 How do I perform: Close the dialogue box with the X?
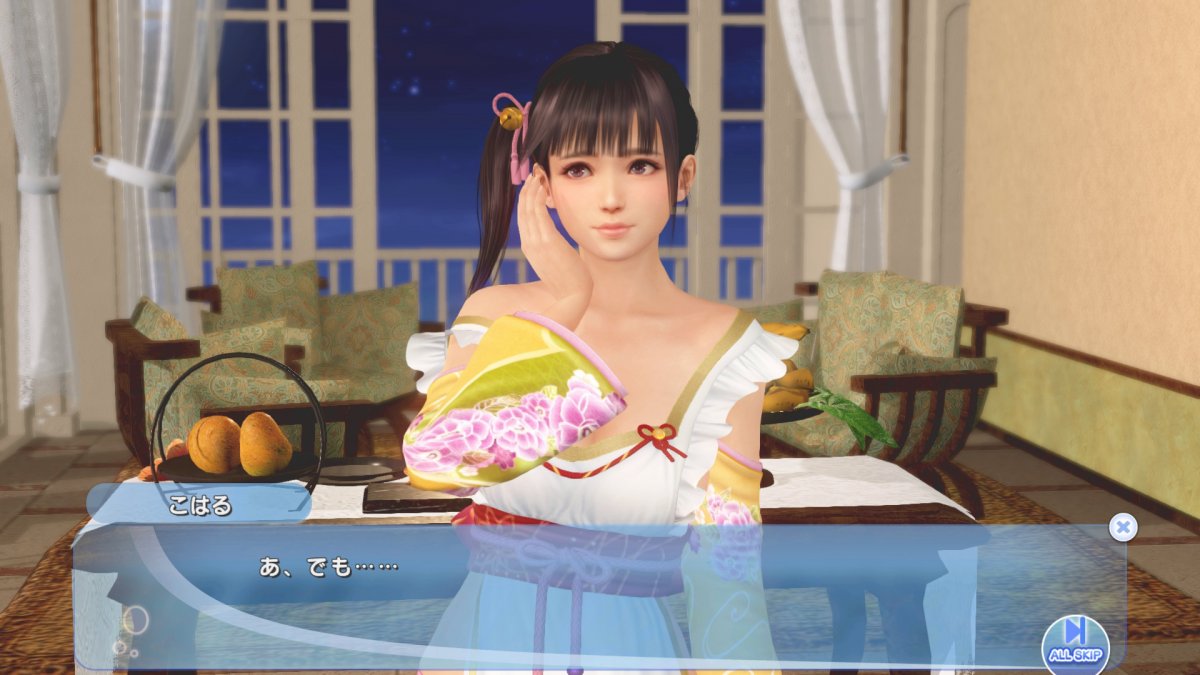[x=1123, y=527]
